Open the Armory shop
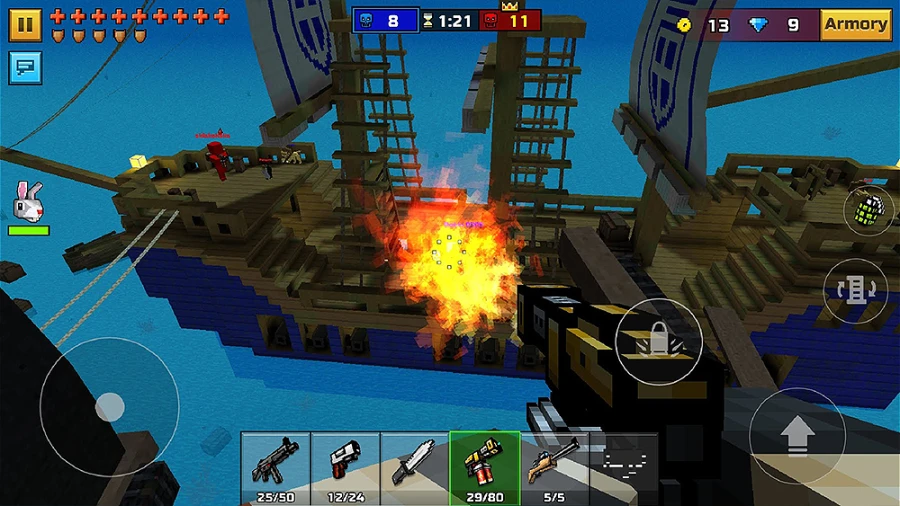 [856, 24]
